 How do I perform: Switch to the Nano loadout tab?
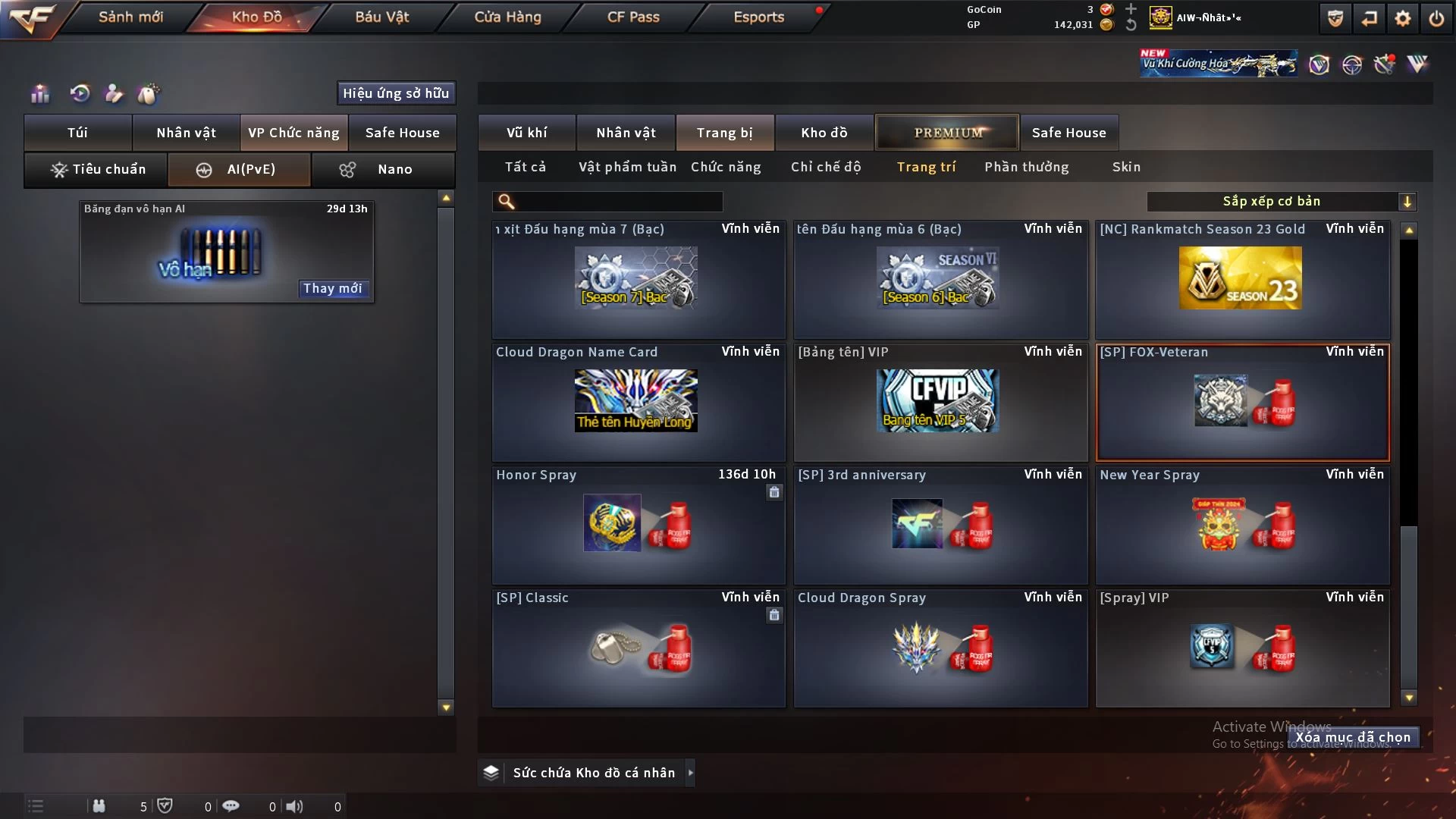tap(383, 169)
